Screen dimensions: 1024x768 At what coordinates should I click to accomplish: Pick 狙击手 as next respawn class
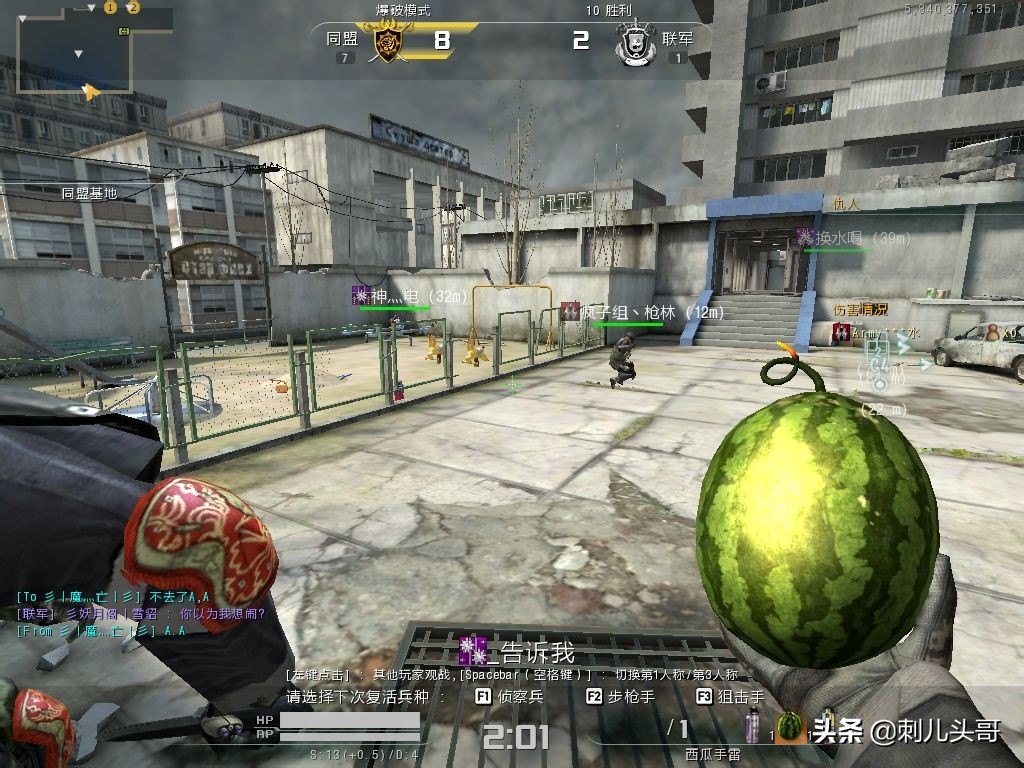click(x=731, y=697)
